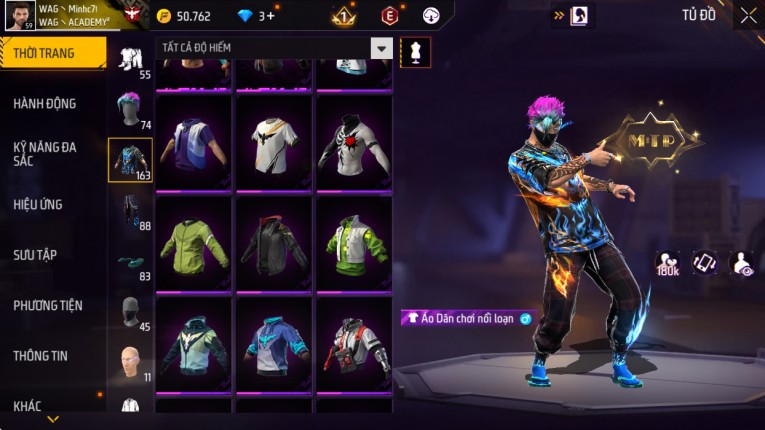Pick the mask subcategory with 45 items
Viewport: 765px width, 430px height.
[130, 313]
